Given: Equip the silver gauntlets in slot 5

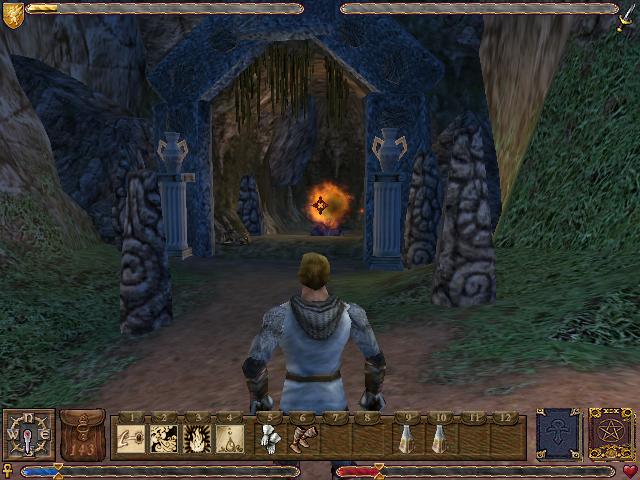Looking at the screenshot, I should pos(270,438).
